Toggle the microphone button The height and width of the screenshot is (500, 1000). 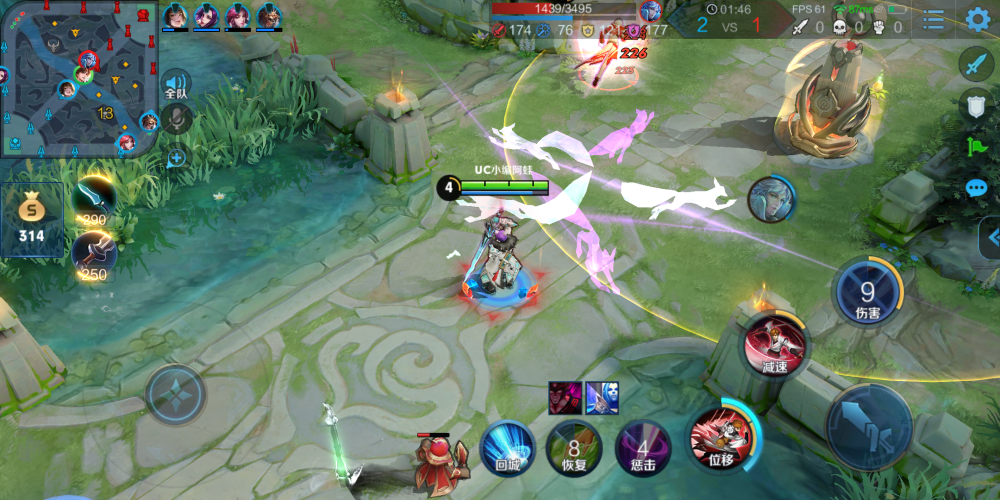point(176,119)
